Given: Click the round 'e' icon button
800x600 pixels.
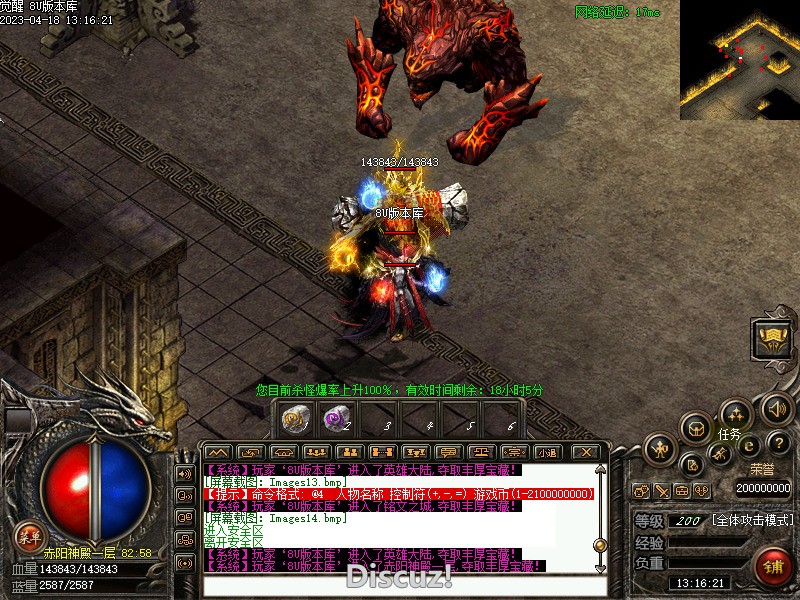Looking at the screenshot, I should 747,447.
